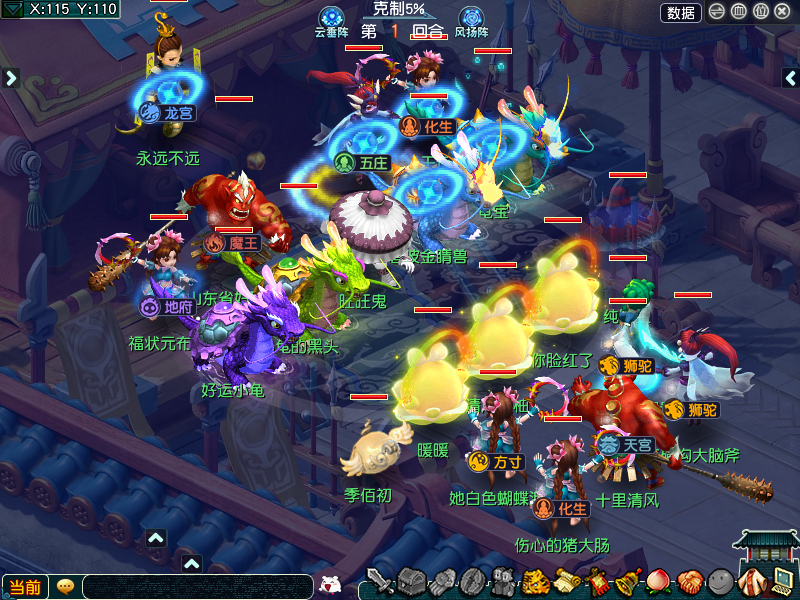
Task: Switch the 当前 chat channel button
Action: pos(24,587)
